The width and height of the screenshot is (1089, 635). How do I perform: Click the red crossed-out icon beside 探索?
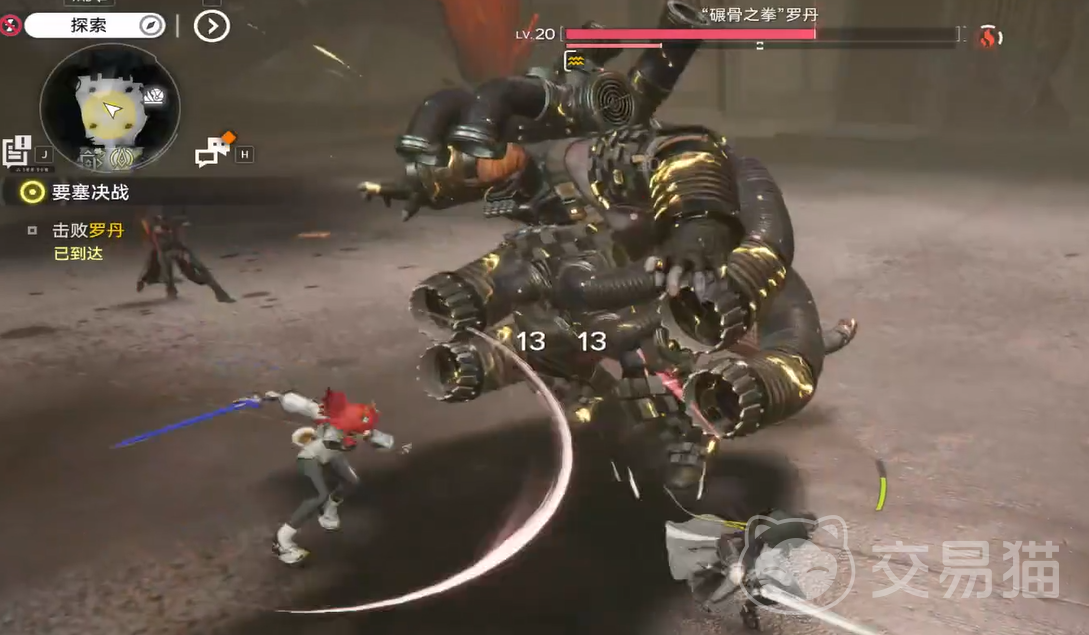point(11,24)
